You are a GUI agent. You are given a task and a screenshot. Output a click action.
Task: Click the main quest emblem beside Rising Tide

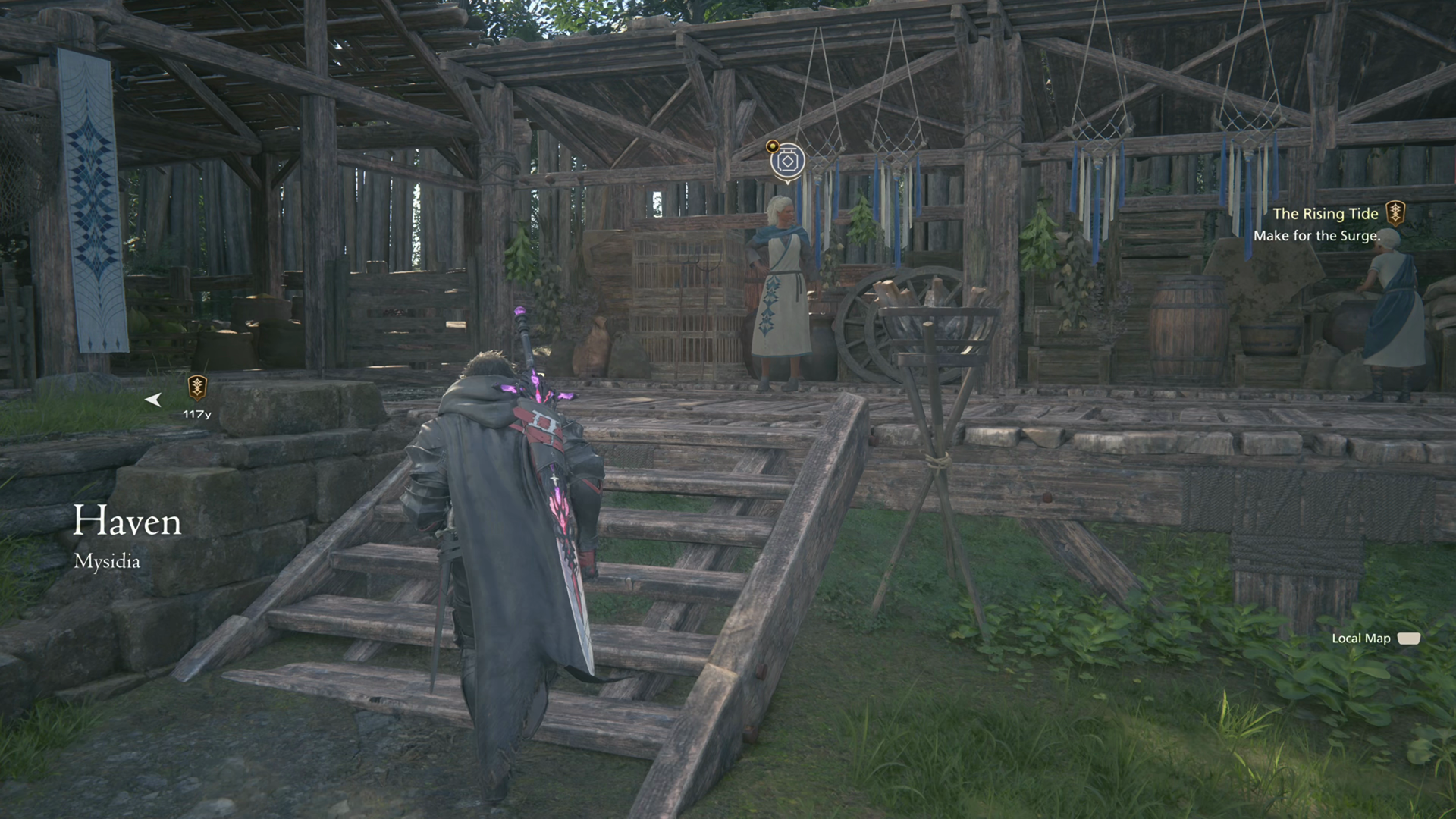(x=1395, y=214)
